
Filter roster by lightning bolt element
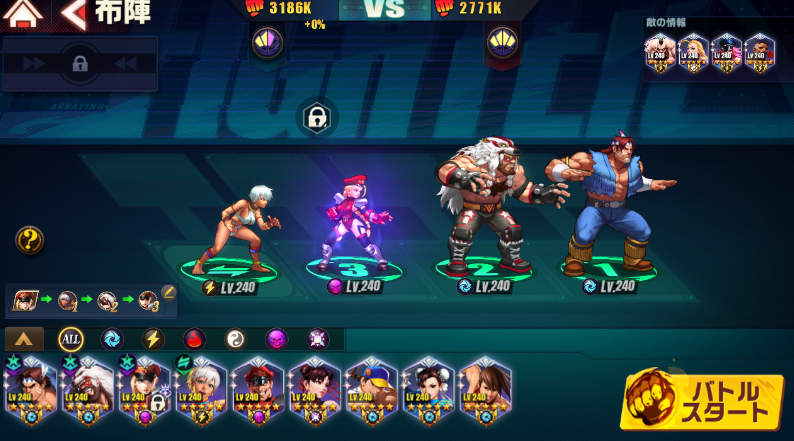point(153,339)
